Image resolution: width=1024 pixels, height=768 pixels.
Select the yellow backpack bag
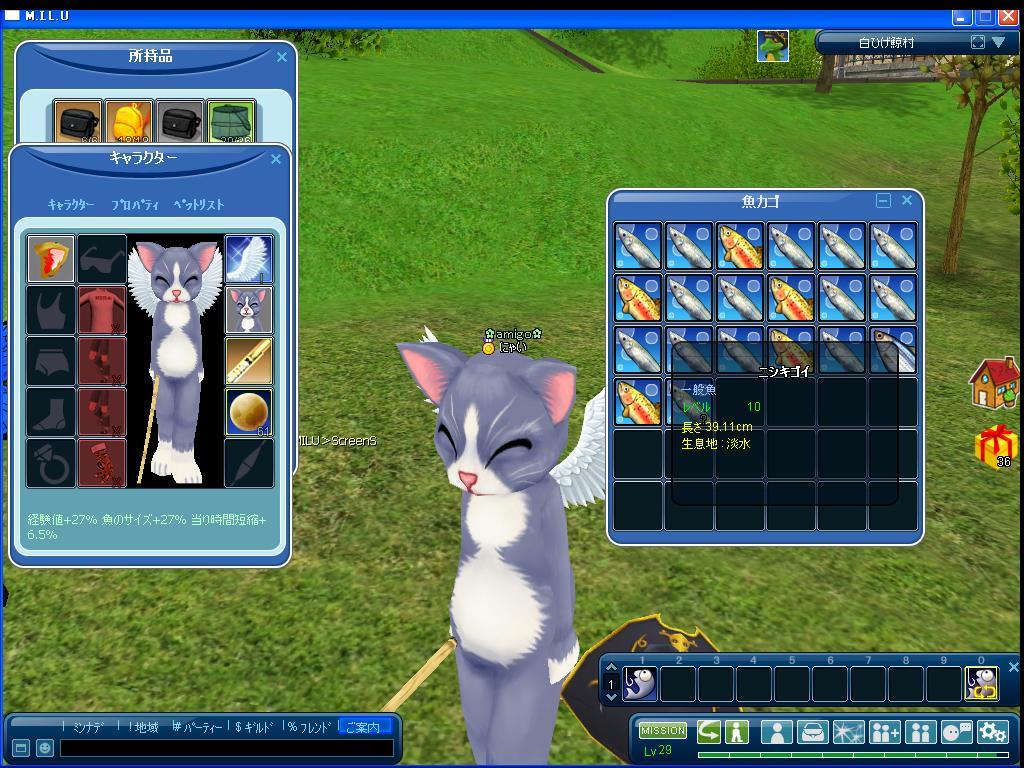click(129, 123)
